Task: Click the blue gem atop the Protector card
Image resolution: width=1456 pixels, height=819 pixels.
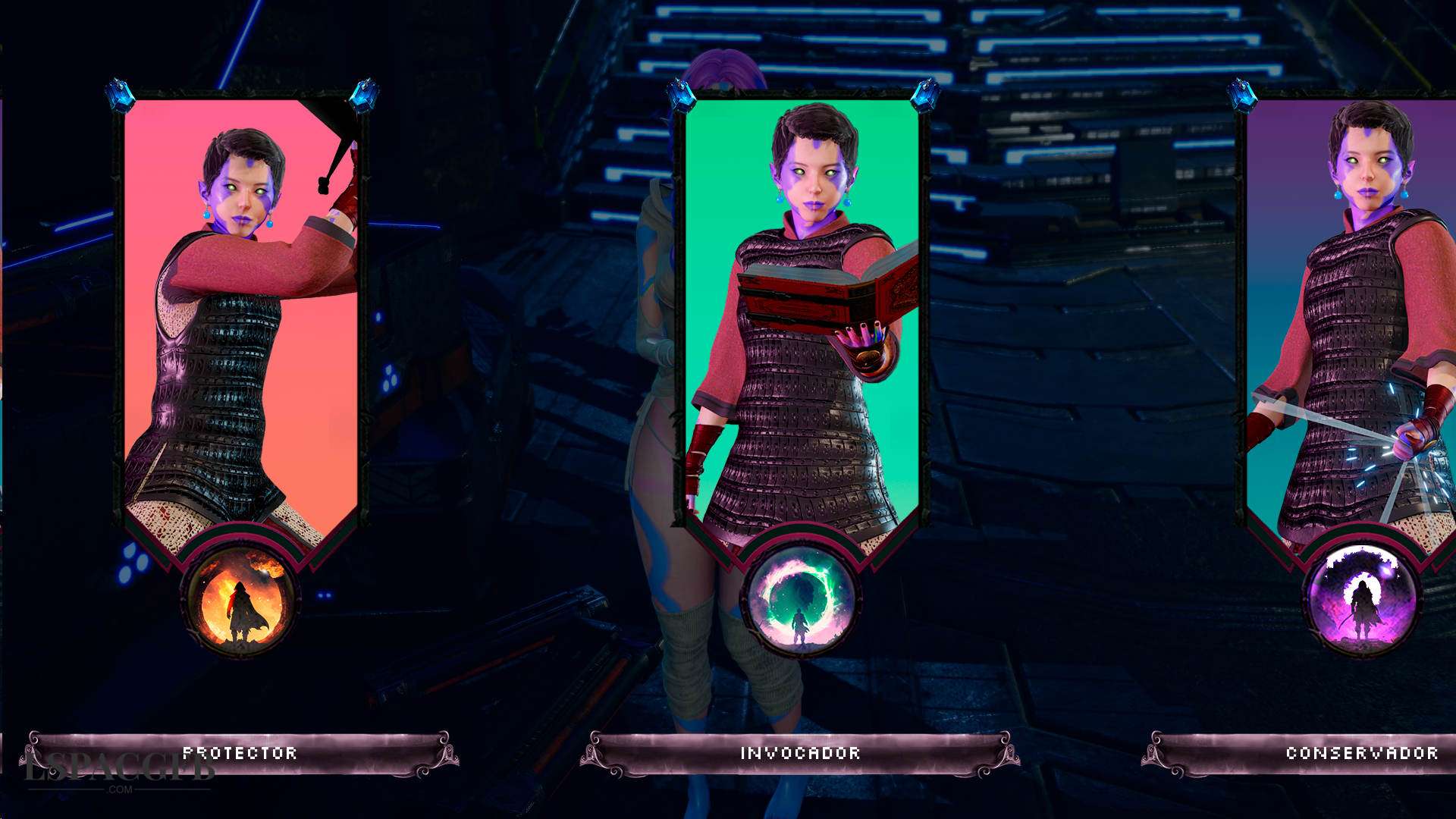Action: (x=119, y=94)
